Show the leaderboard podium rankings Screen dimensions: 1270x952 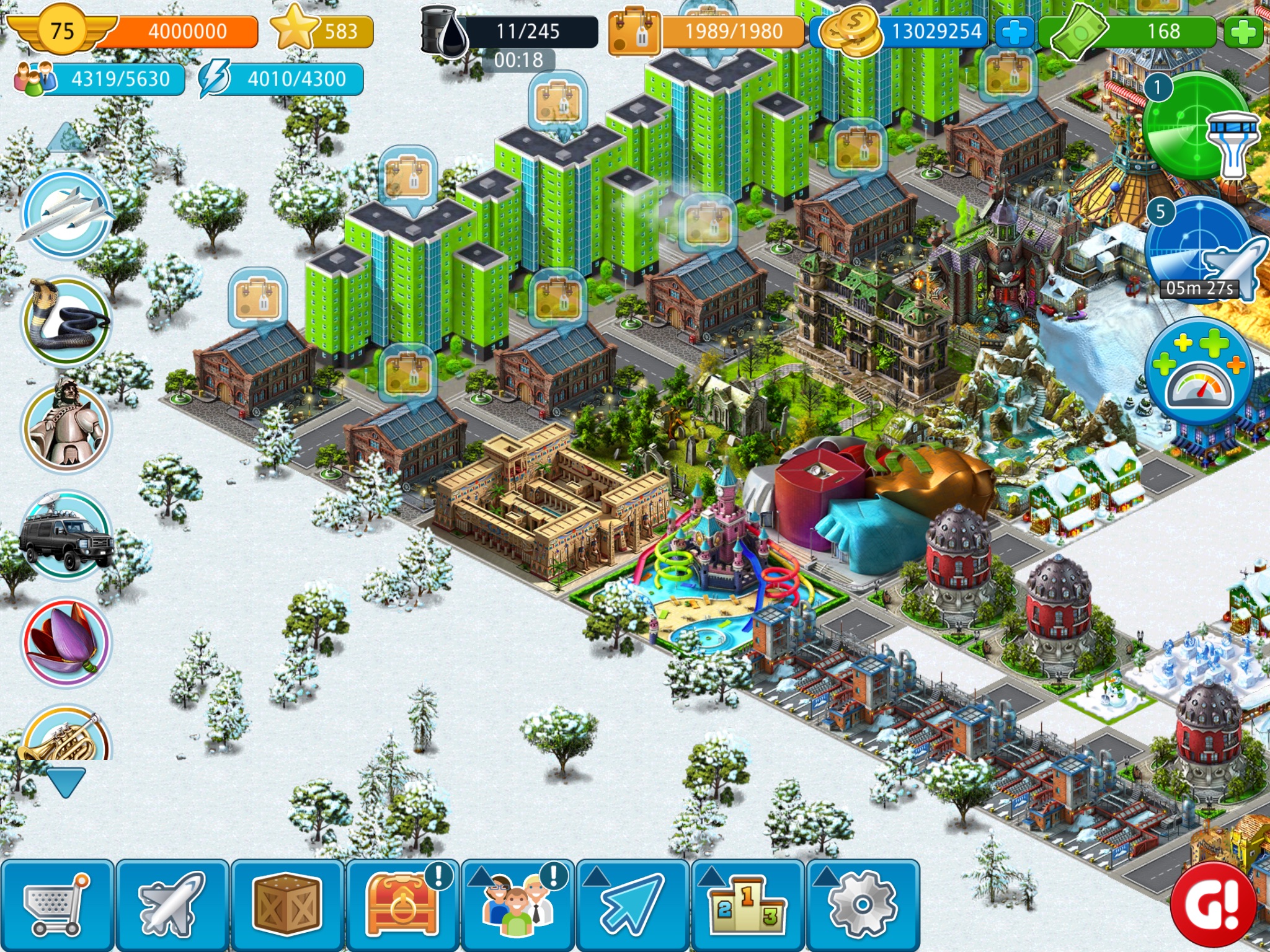747,905
